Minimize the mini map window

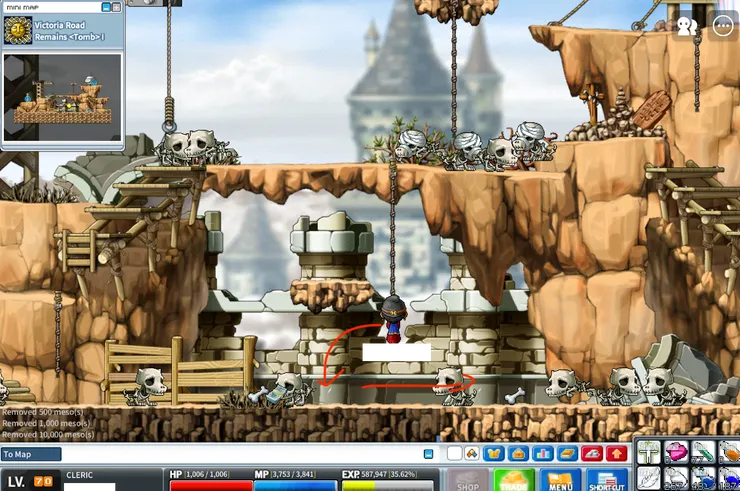tap(104, 7)
